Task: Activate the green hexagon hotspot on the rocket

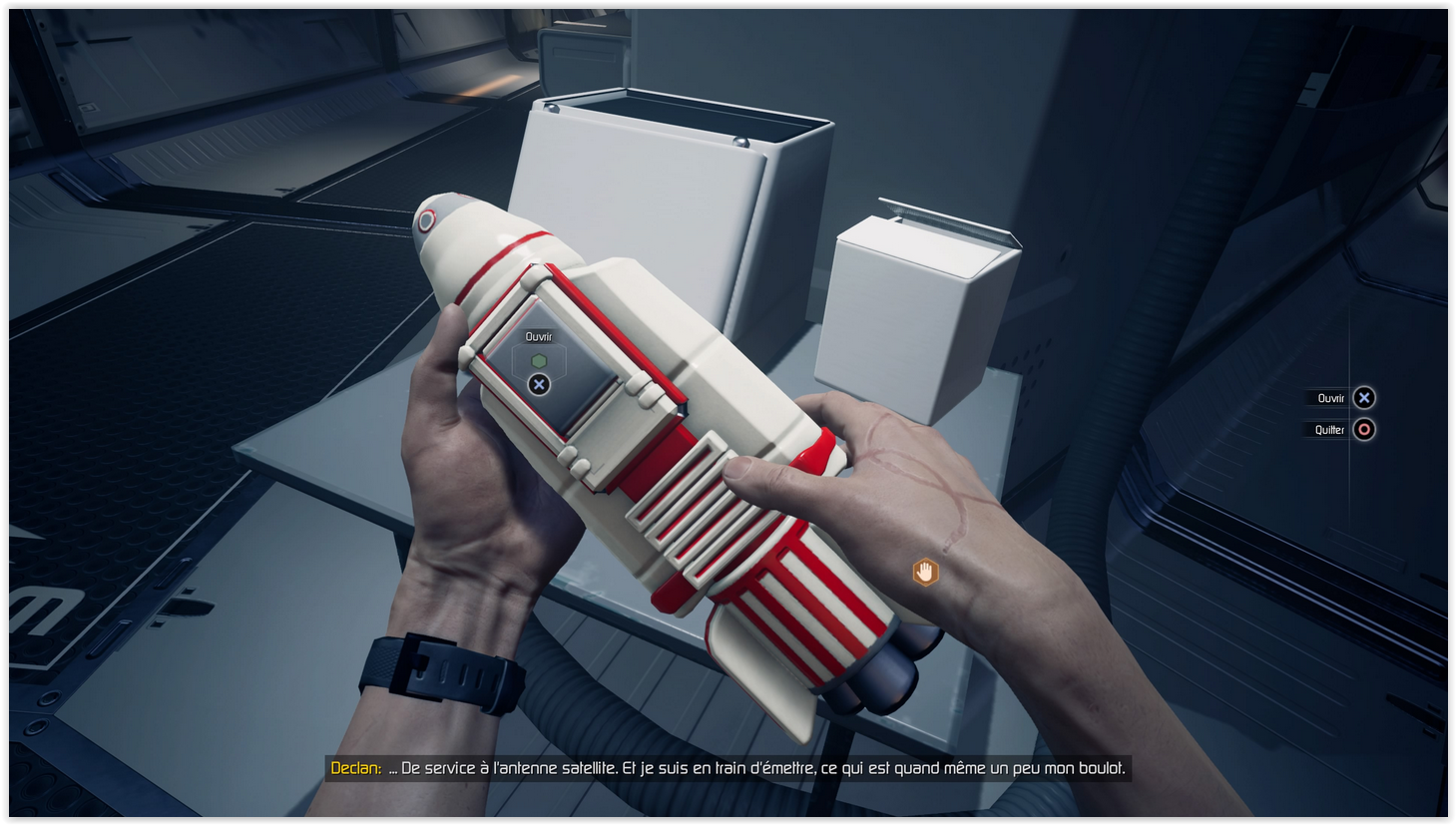Action: coord(539,361)
